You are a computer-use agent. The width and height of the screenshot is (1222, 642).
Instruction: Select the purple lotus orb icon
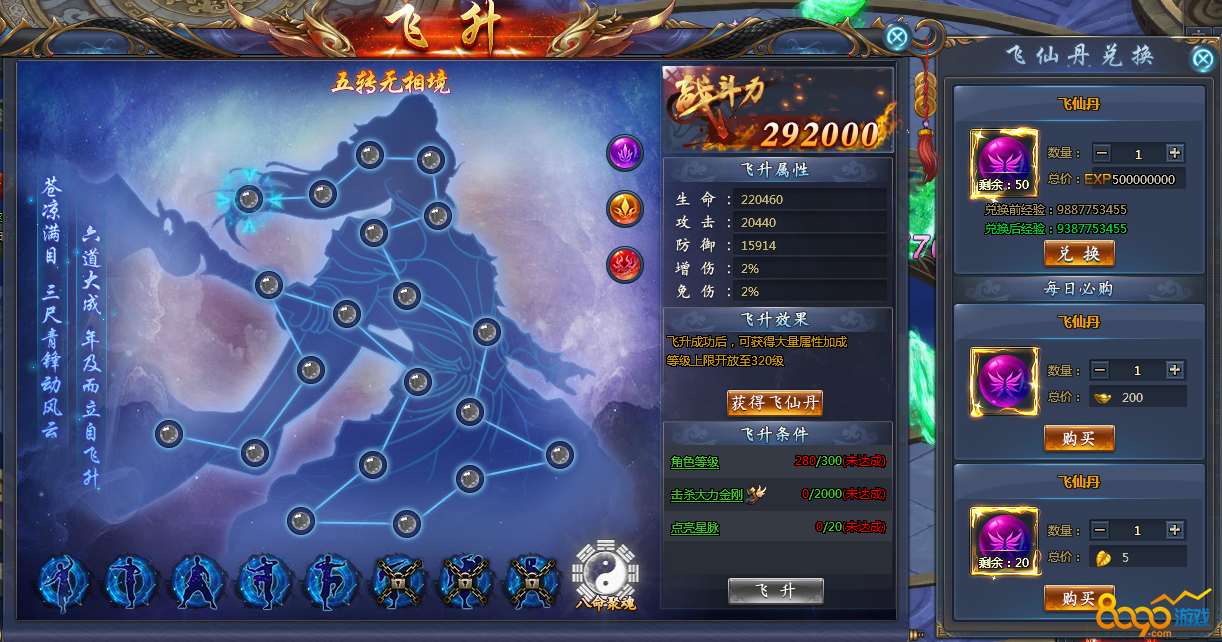[x=625, y=153]
